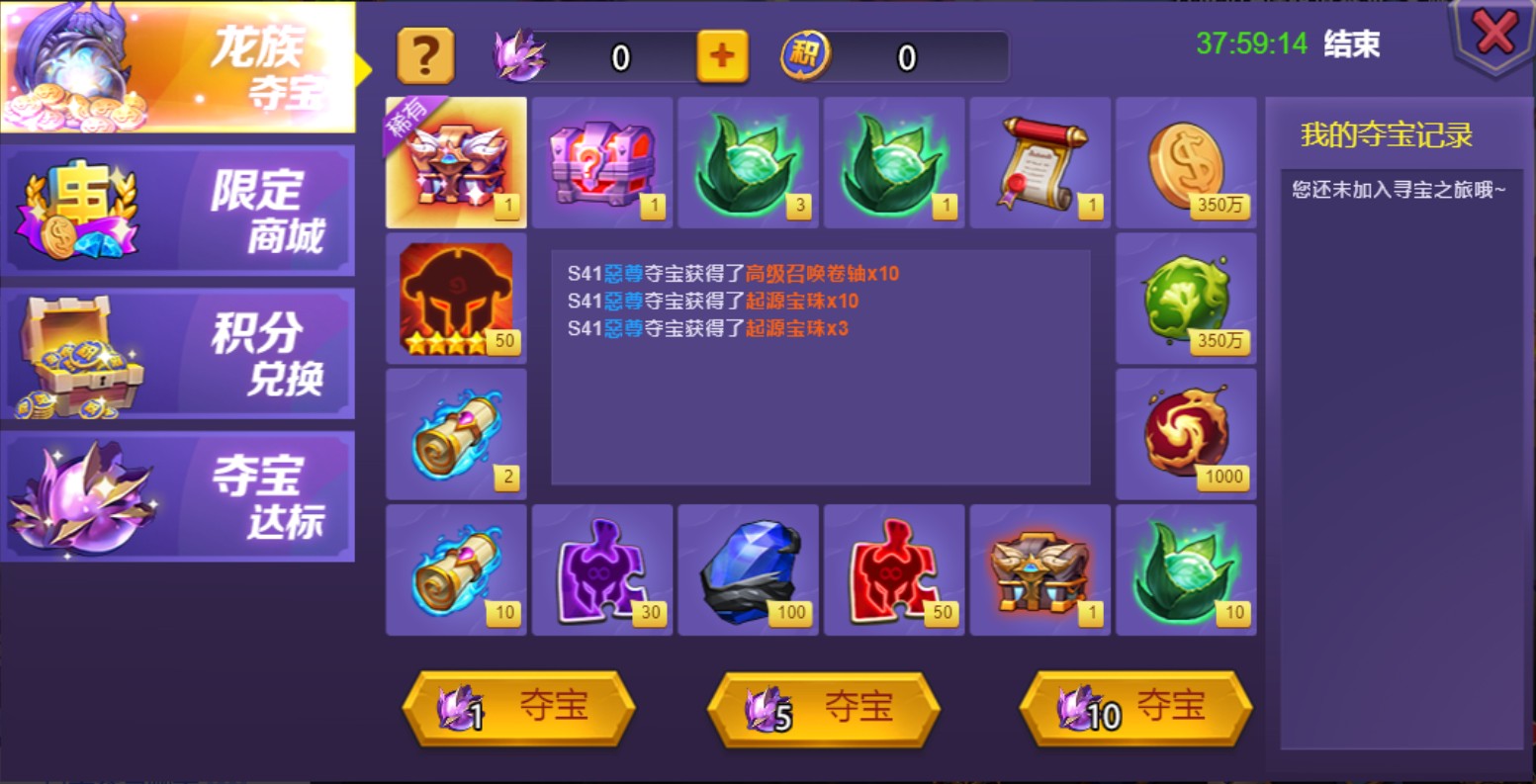
Task: View the red orb x1000 reward
Action: 1186,433
